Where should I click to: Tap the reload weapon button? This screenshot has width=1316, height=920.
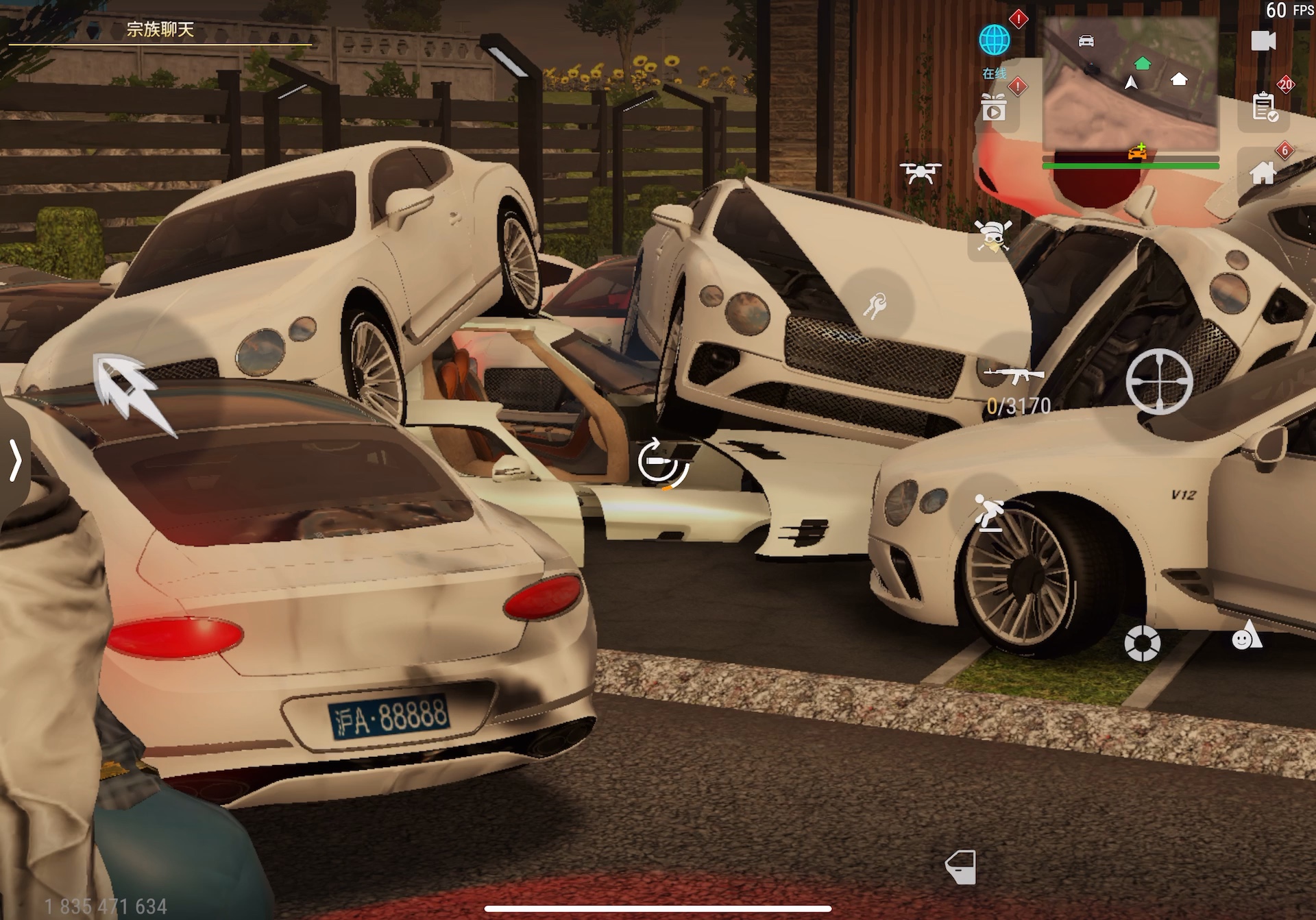tap(662, 463)
